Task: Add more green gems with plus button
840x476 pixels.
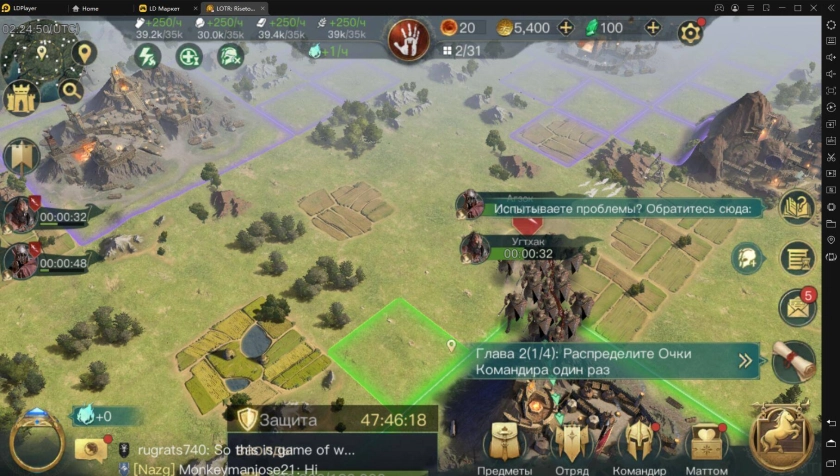Action: point(654,27)
